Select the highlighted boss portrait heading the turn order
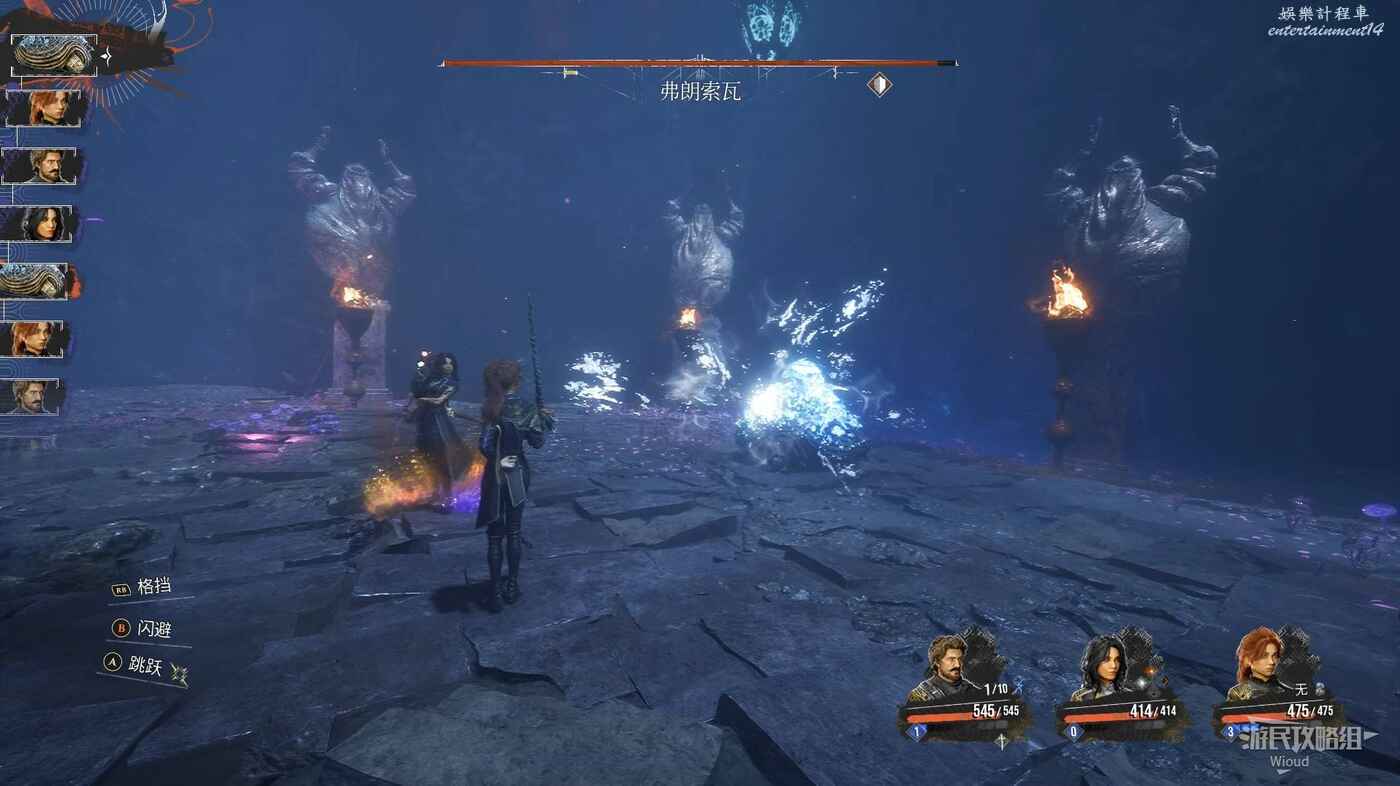This screenshot has width=1400, height=786. (54, 55)
